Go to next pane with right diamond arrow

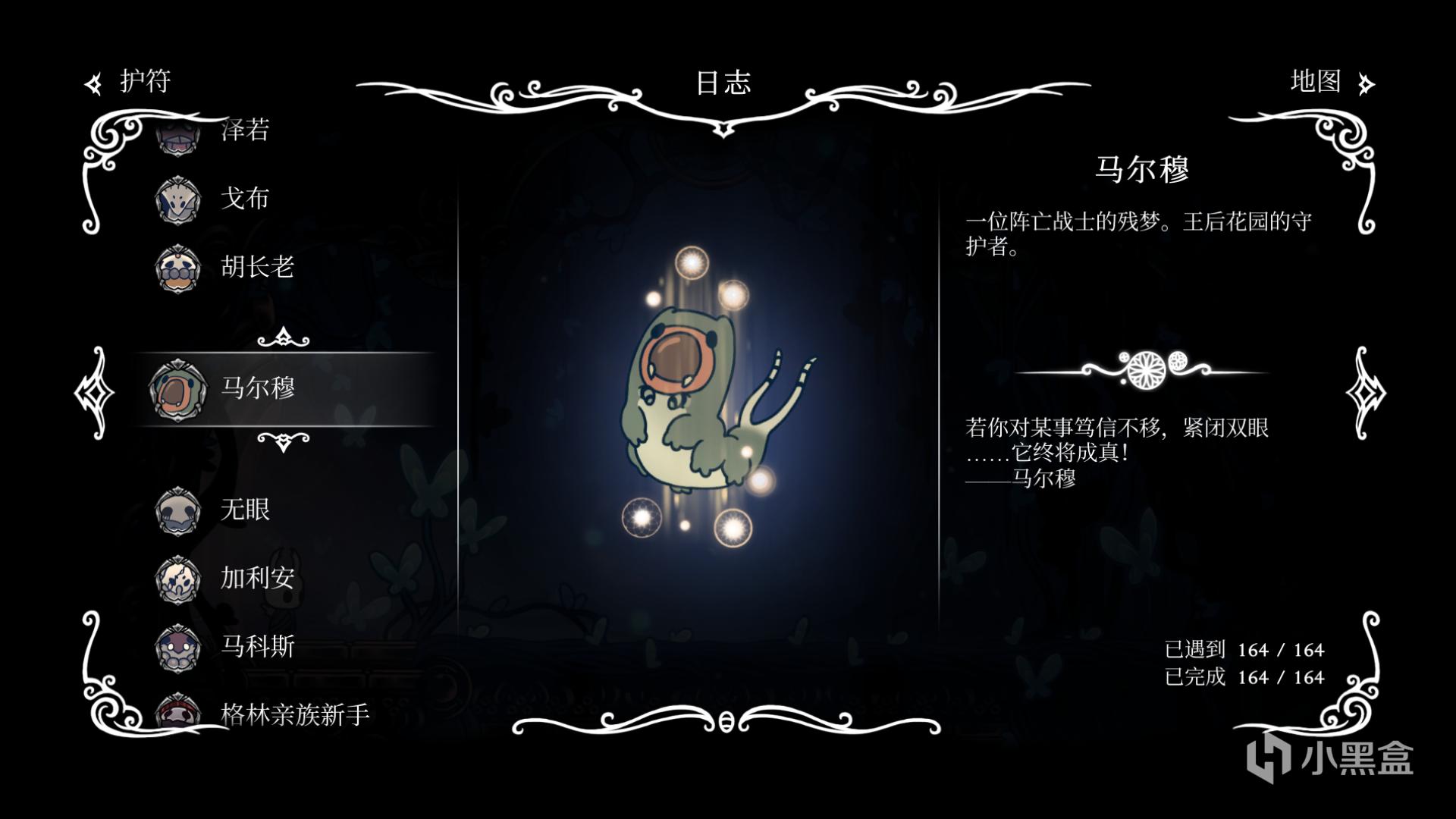pos(1365,393)
